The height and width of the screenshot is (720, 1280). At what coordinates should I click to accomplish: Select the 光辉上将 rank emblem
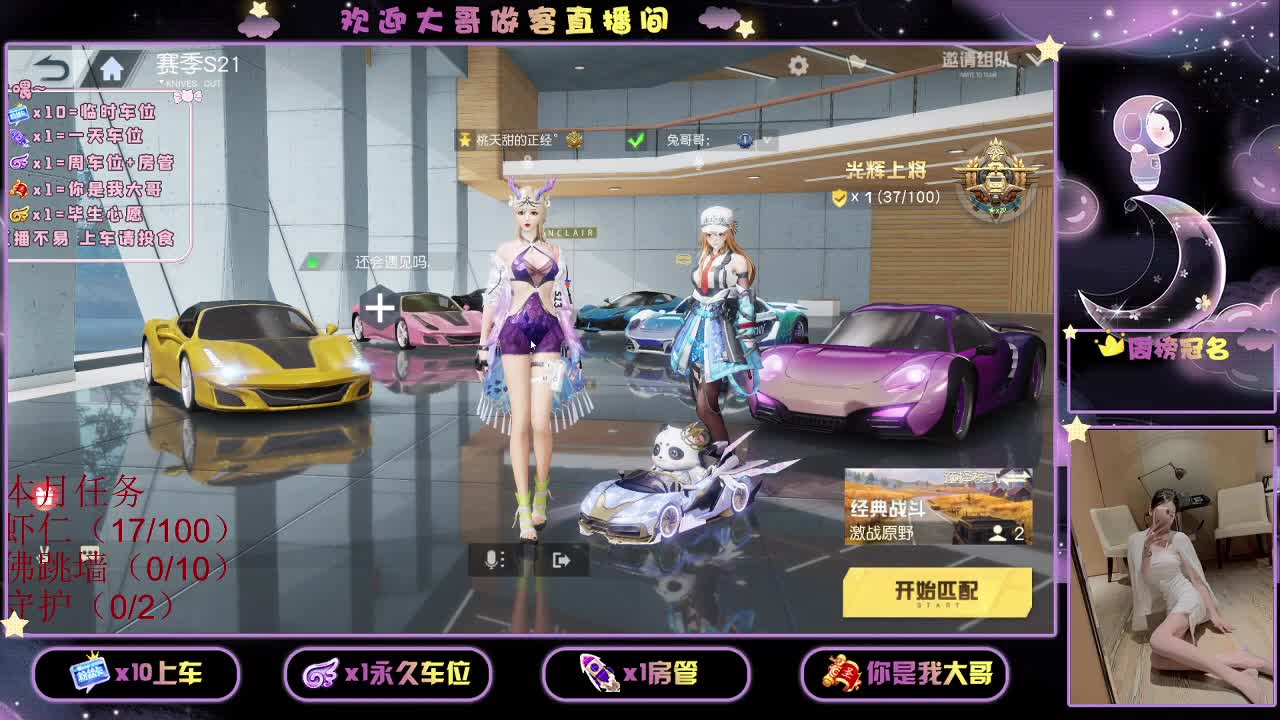tap(993, 180)
